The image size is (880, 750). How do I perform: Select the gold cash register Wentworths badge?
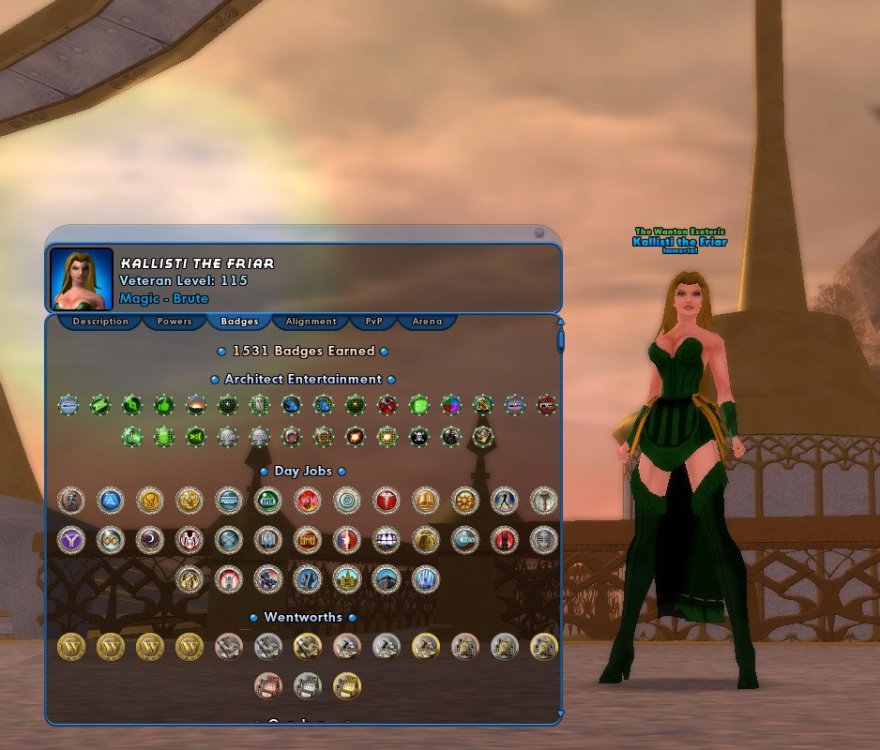[x=347, y=685]
